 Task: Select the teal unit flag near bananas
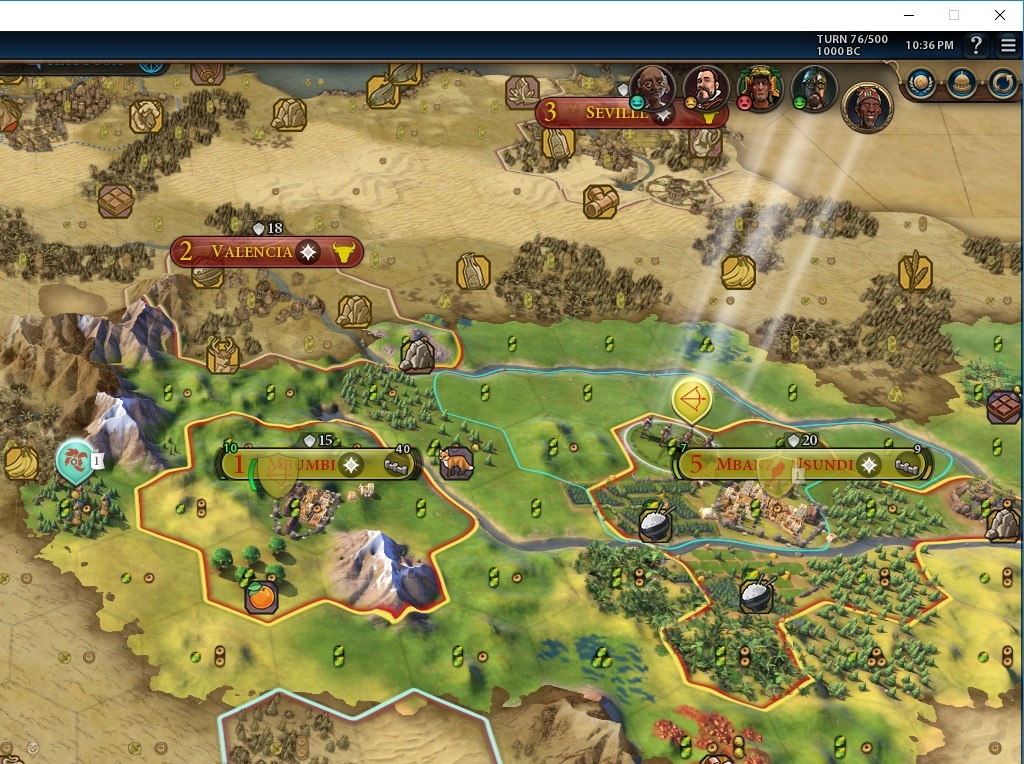[75, 461]
